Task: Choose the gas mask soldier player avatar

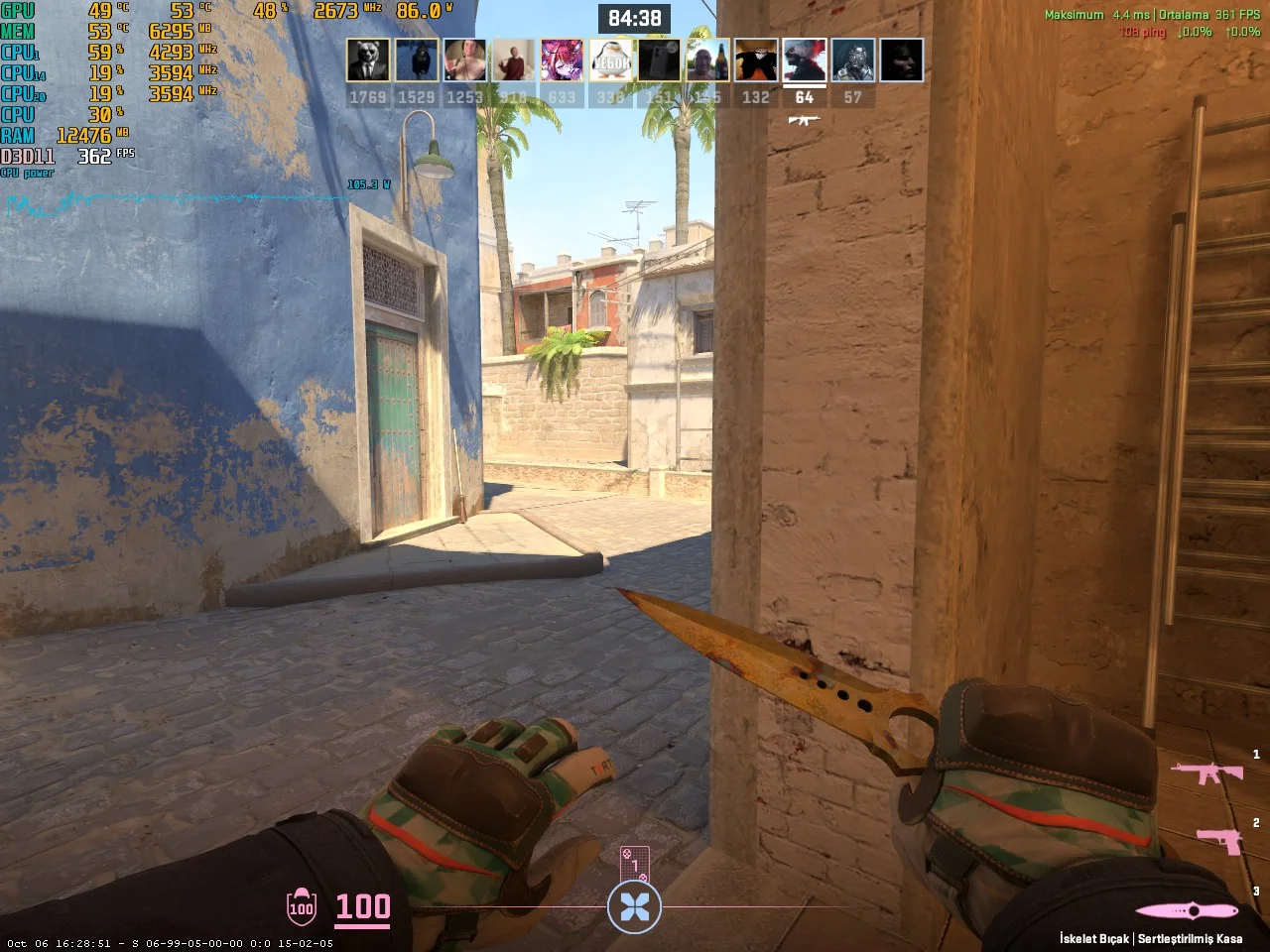Action: click(852, 60)
